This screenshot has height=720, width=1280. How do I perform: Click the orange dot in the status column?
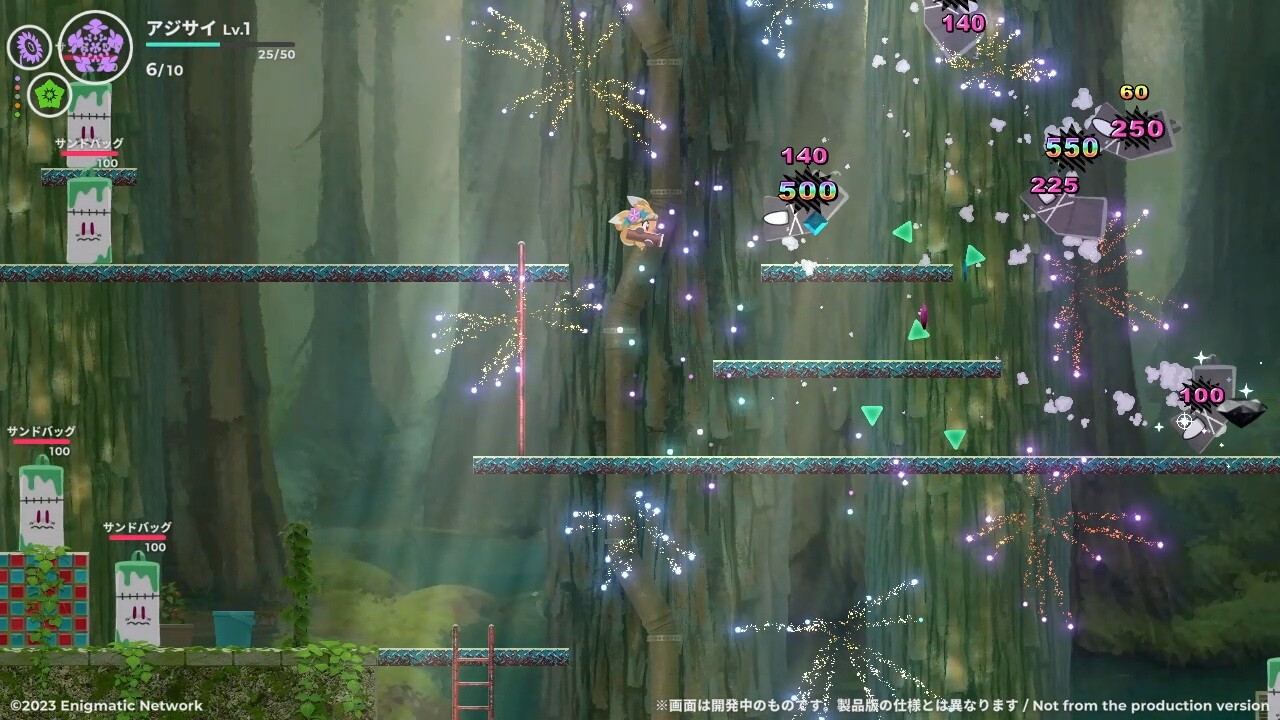pyautogui.click(x=17, y=105)
